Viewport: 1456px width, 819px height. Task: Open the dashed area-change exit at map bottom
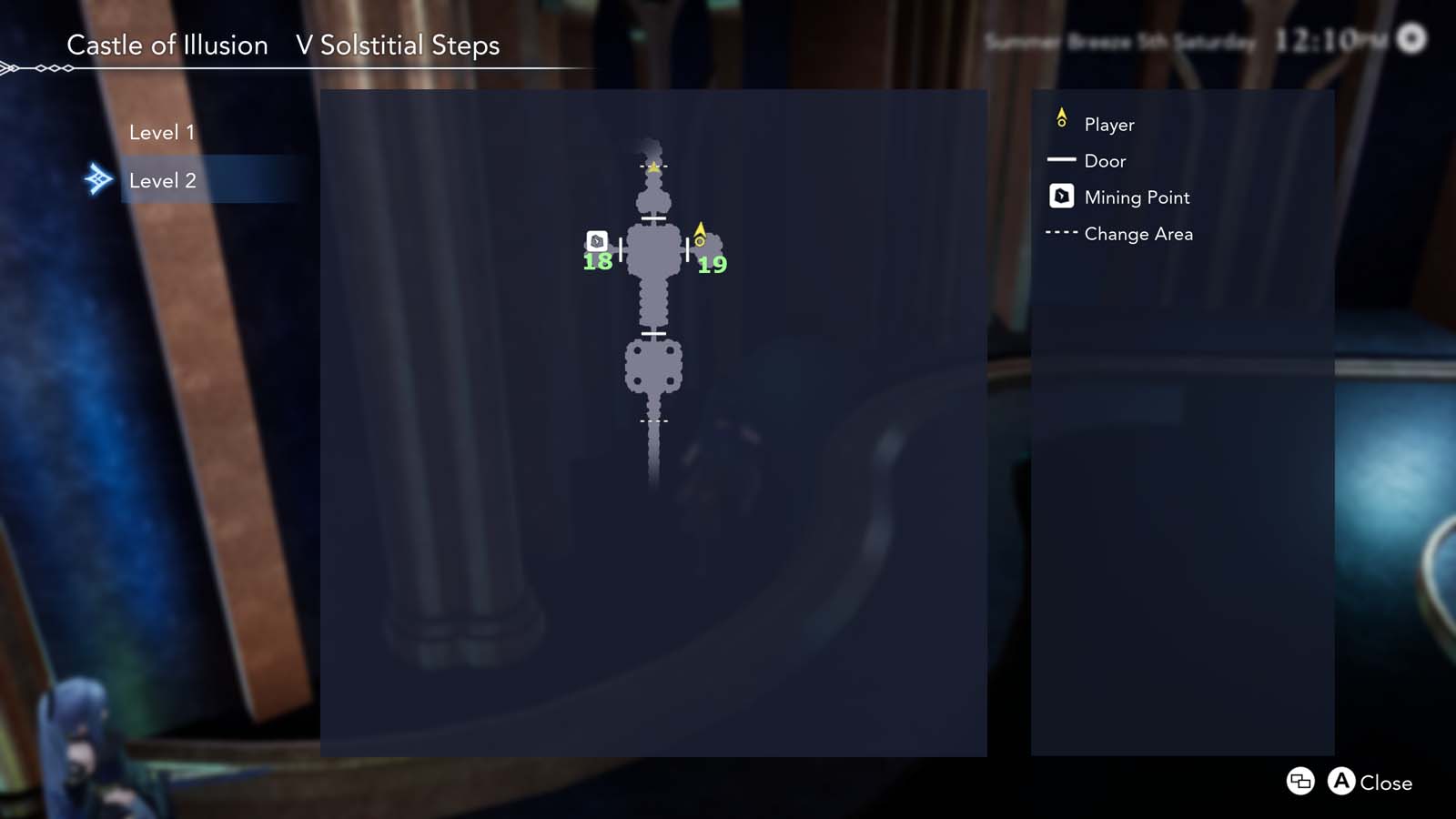(653, 422)
